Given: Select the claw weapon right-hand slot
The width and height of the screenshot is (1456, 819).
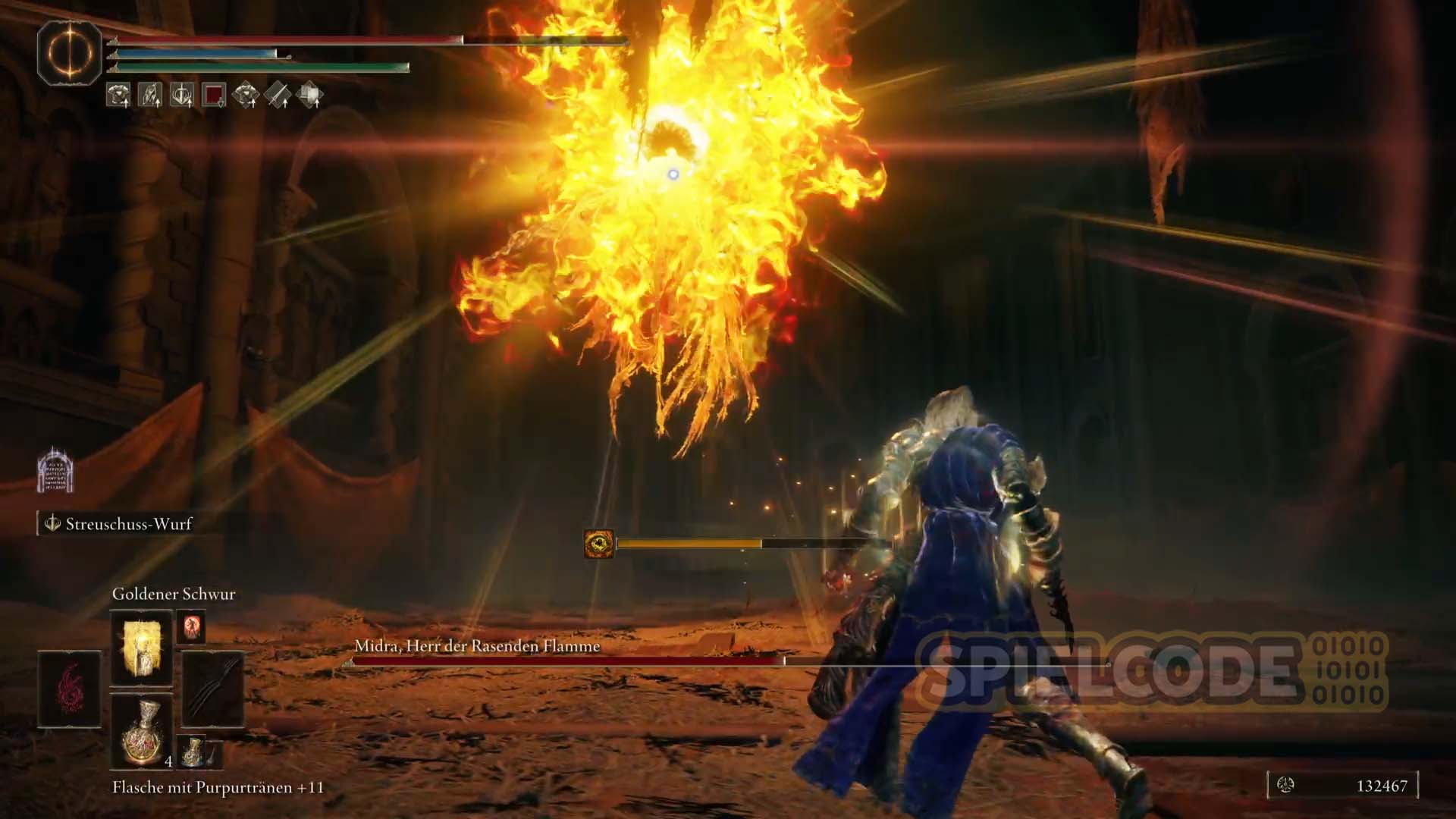Looking at the screenshot, I should (x=212, y=689).
